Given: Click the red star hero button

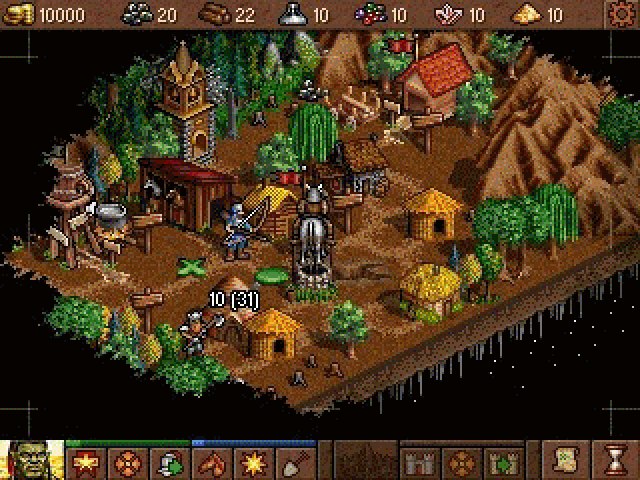Looking at the screenshot, I should pos(86,464).
